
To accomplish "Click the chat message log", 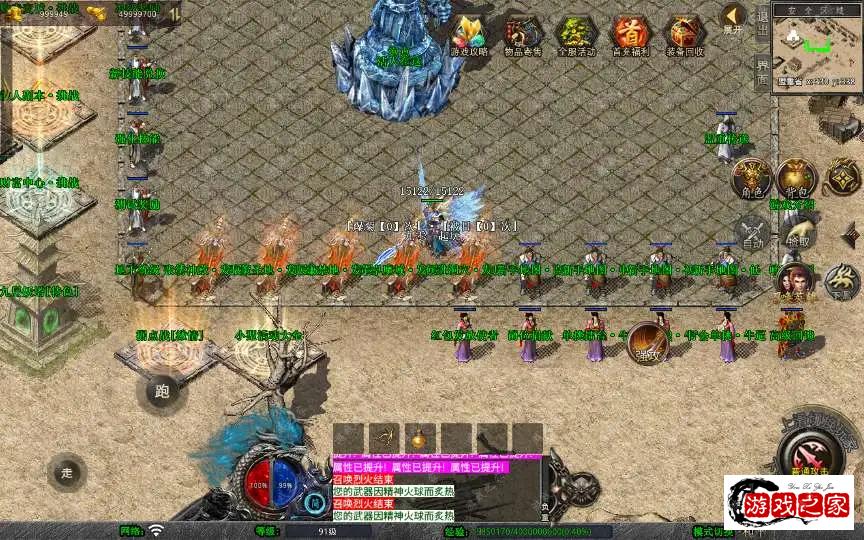I will tap(435, 490).
